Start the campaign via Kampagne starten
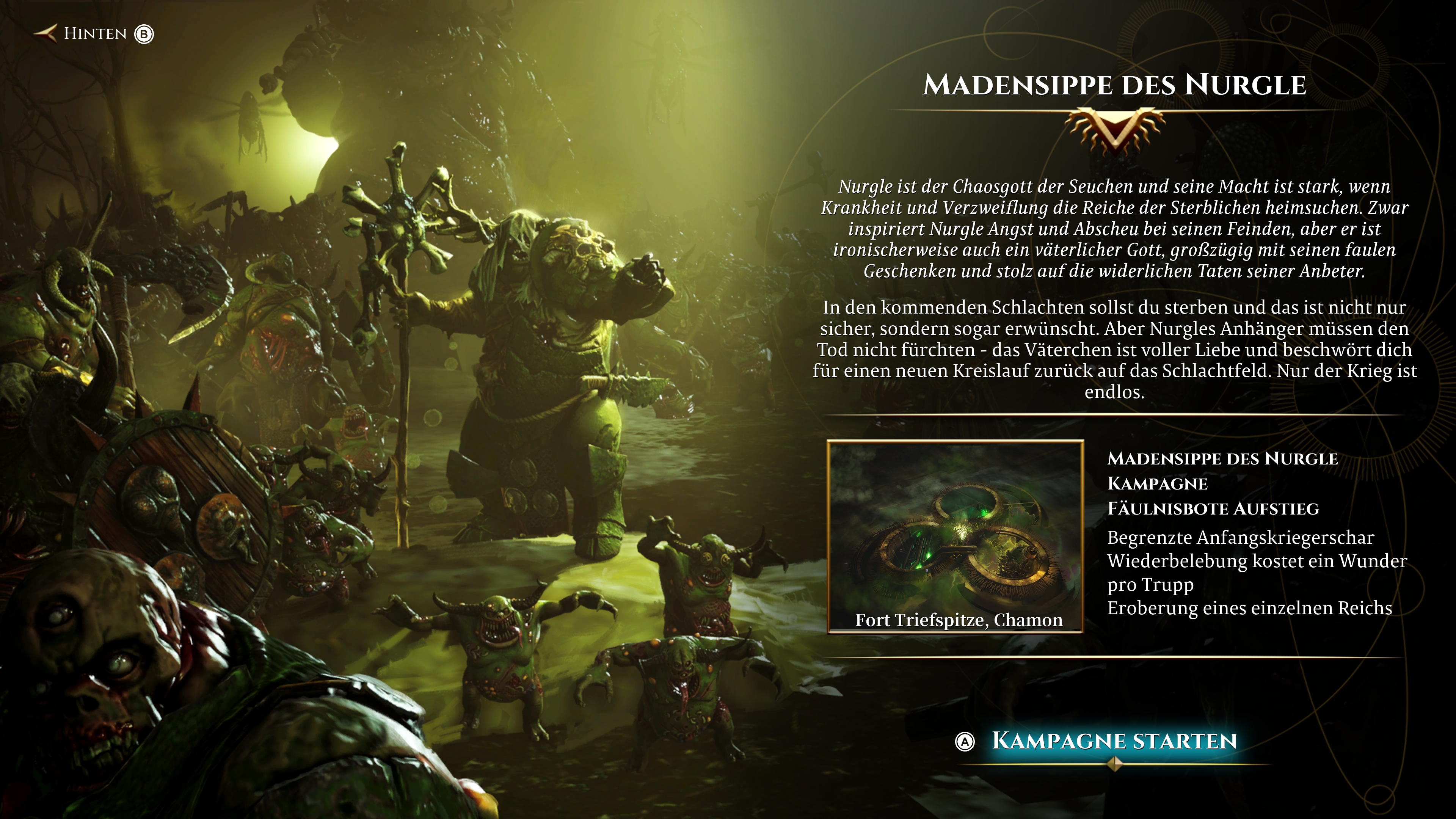1456x819 pixels. pos(1114,741)
